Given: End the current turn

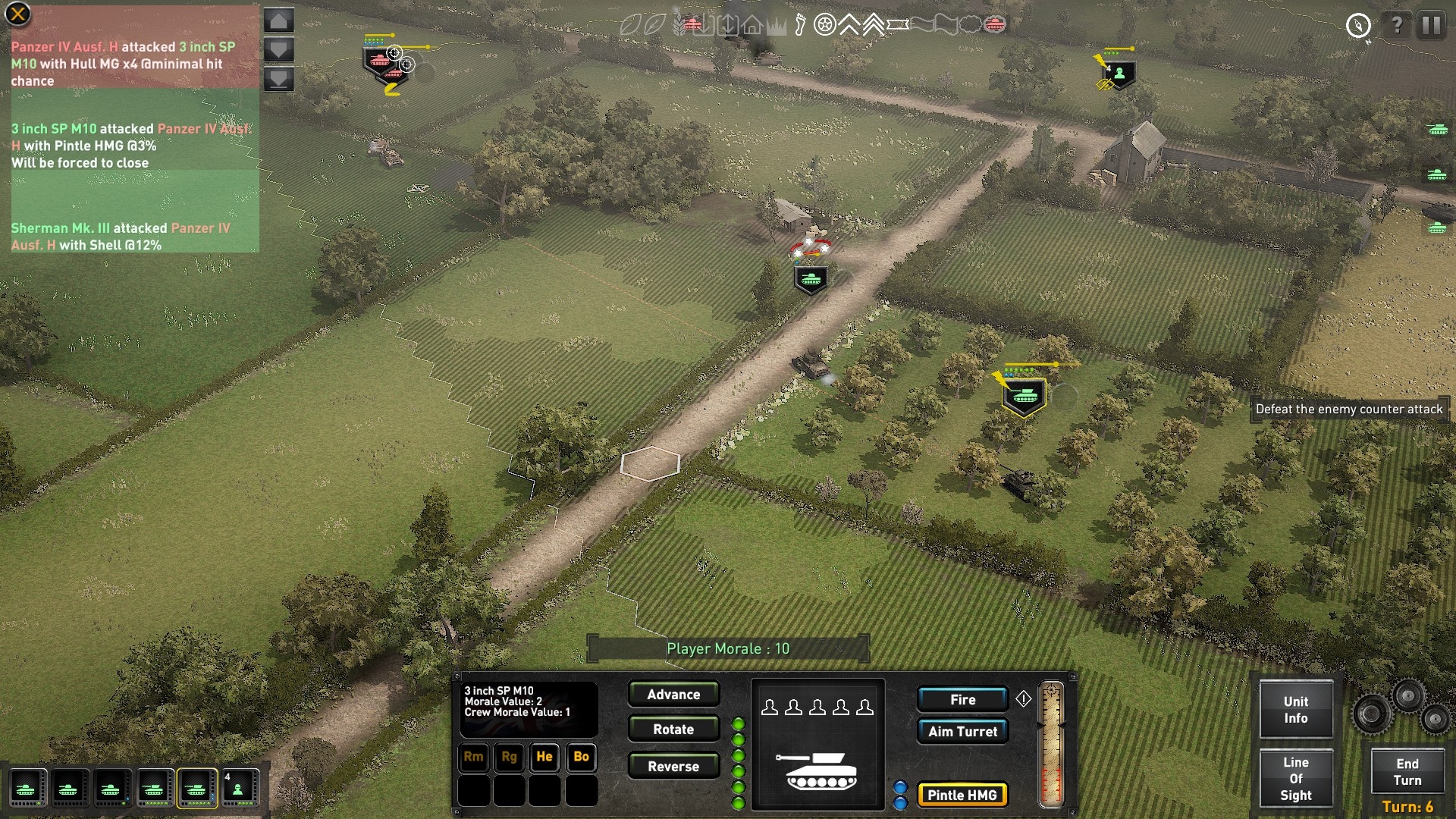Looking at the screenshot, I should click(x=1407, y=772).
